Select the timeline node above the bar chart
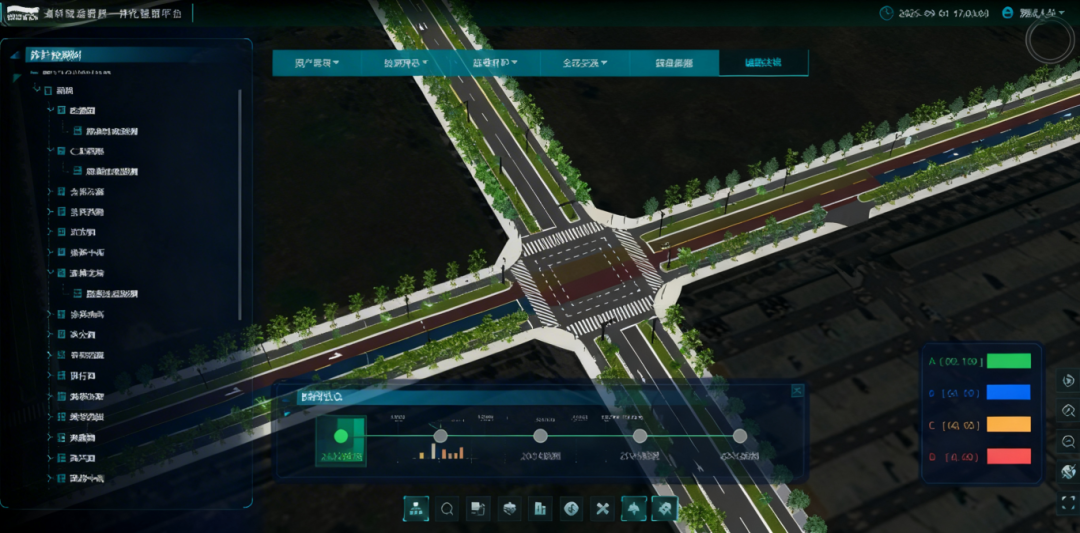 (439, 436)
